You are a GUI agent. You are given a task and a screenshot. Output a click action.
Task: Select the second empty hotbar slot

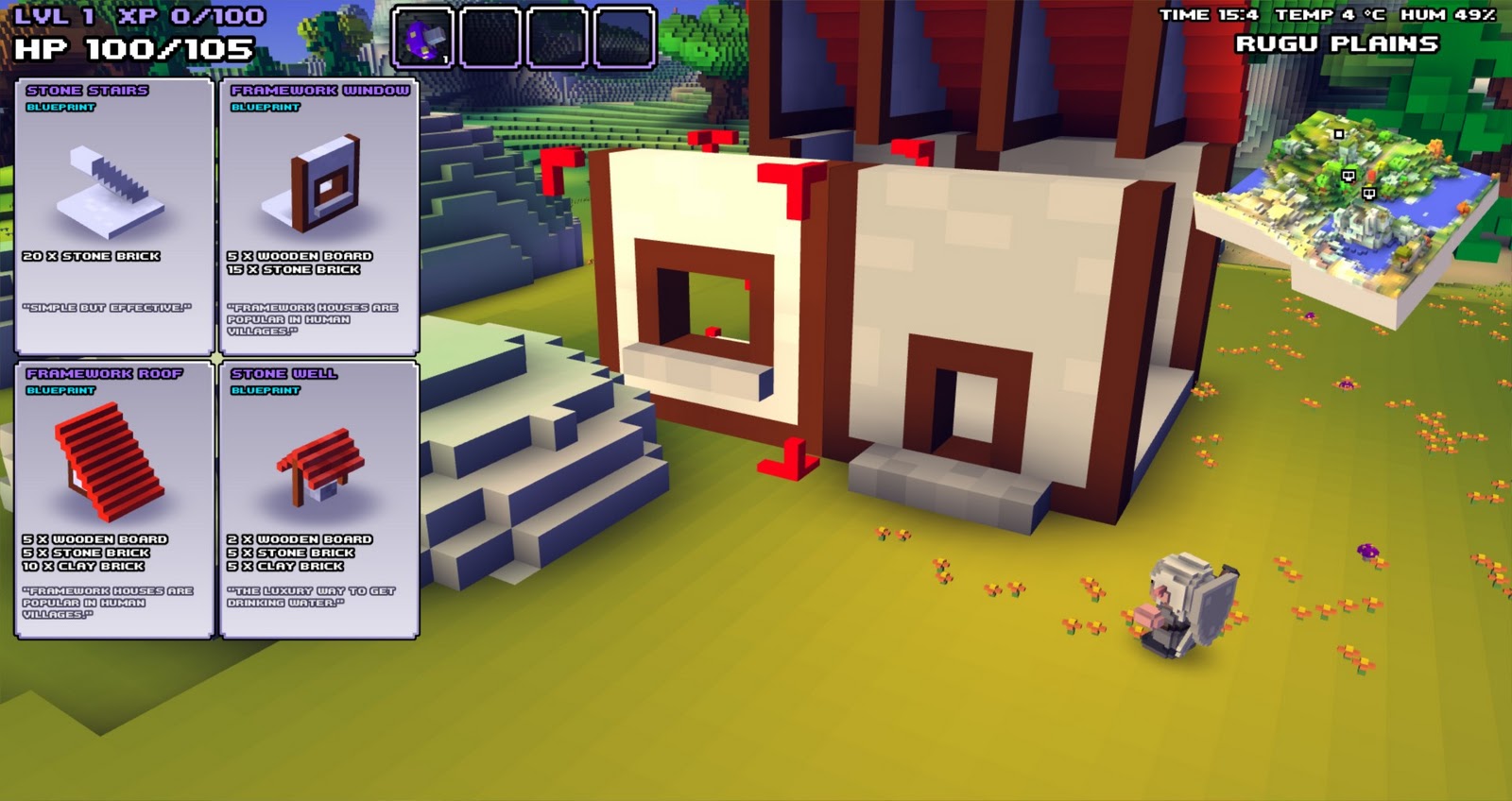click(490, 35)
